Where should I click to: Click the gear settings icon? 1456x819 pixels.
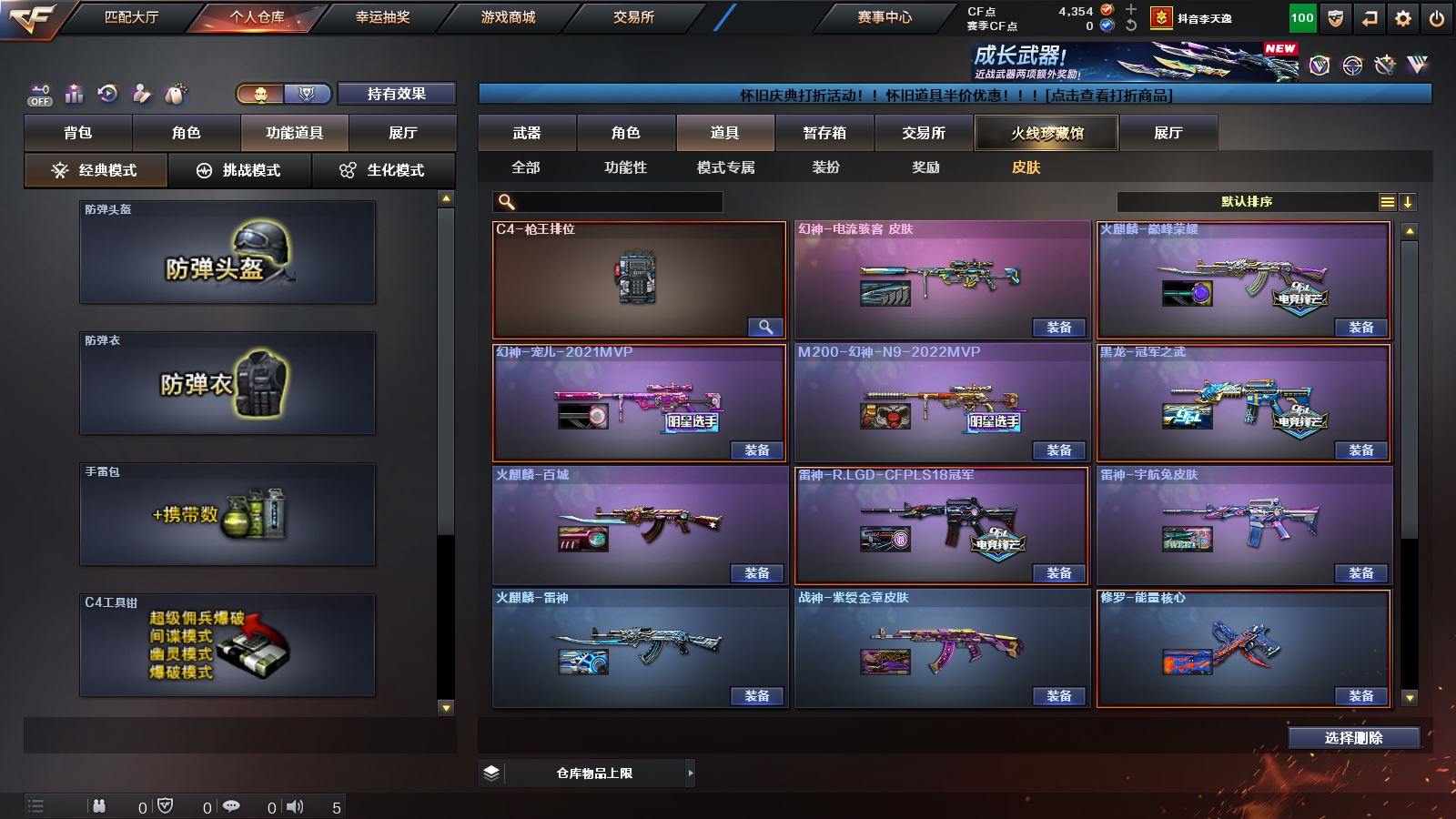point(1403,18)
